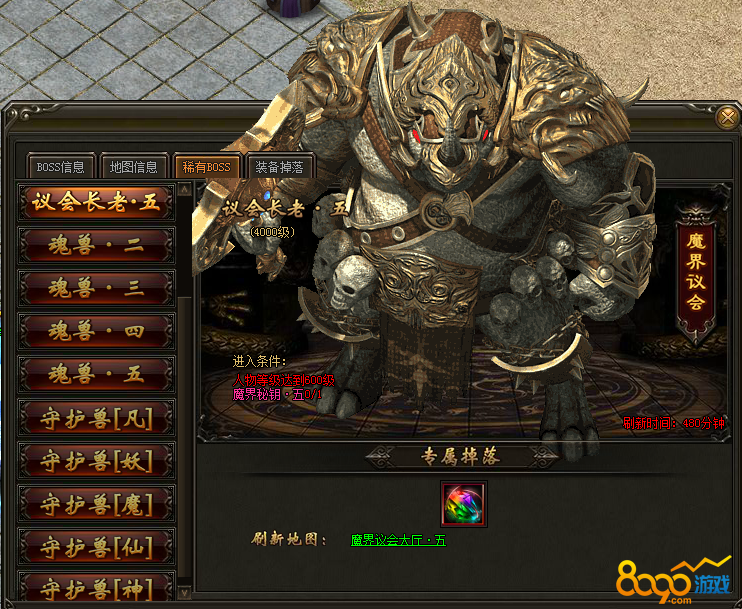Image resolution: width=742 pixels, height=609 pixels.
Task: Choose 议会长老·五 from the boss list
Action: coord(96,202)
